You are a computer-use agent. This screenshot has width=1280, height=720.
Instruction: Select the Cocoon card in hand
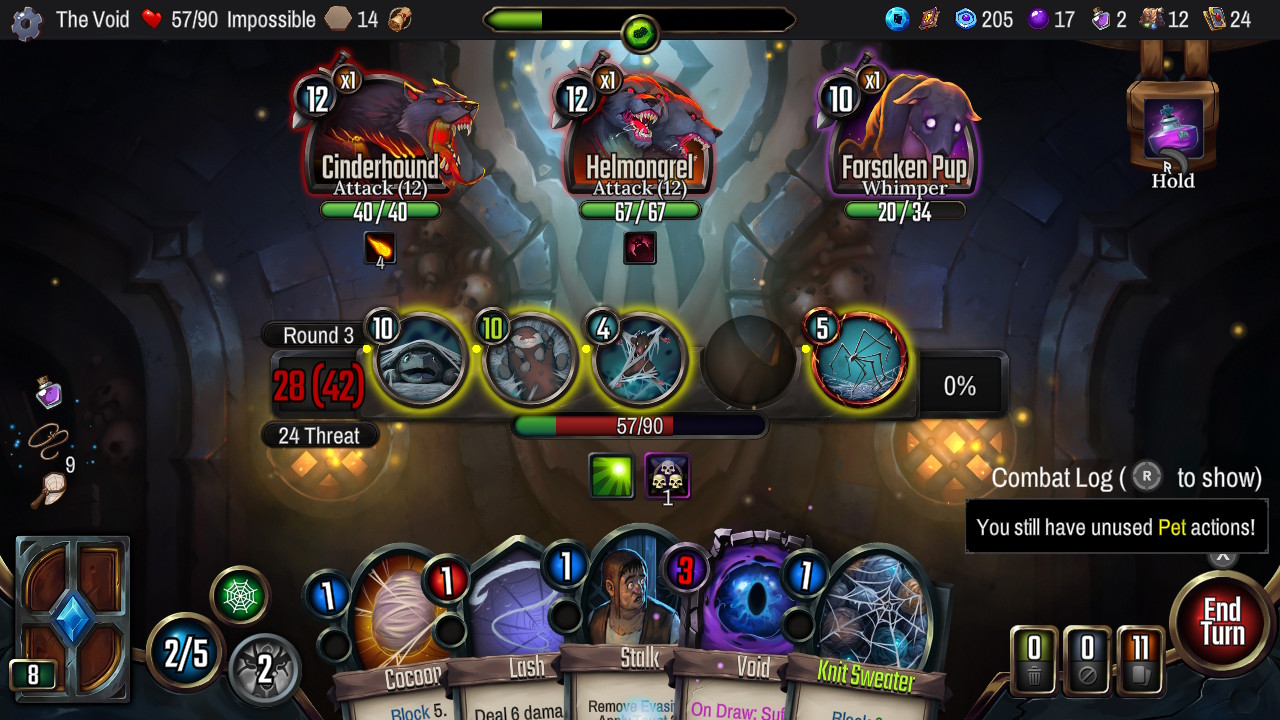tap(400, 625)
